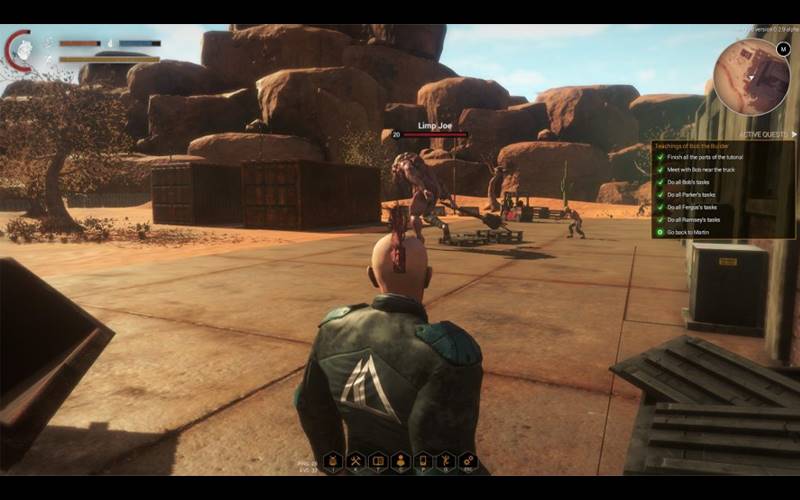Click the circular minimap
Screen dimensions: 800x500
[751, 76]
